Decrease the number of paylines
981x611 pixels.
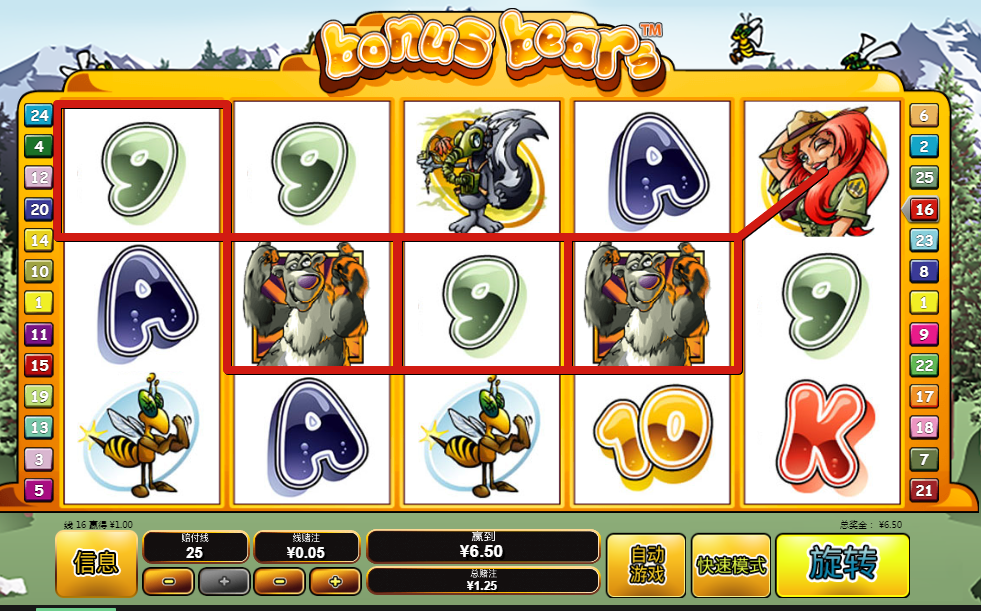[168, 581]
